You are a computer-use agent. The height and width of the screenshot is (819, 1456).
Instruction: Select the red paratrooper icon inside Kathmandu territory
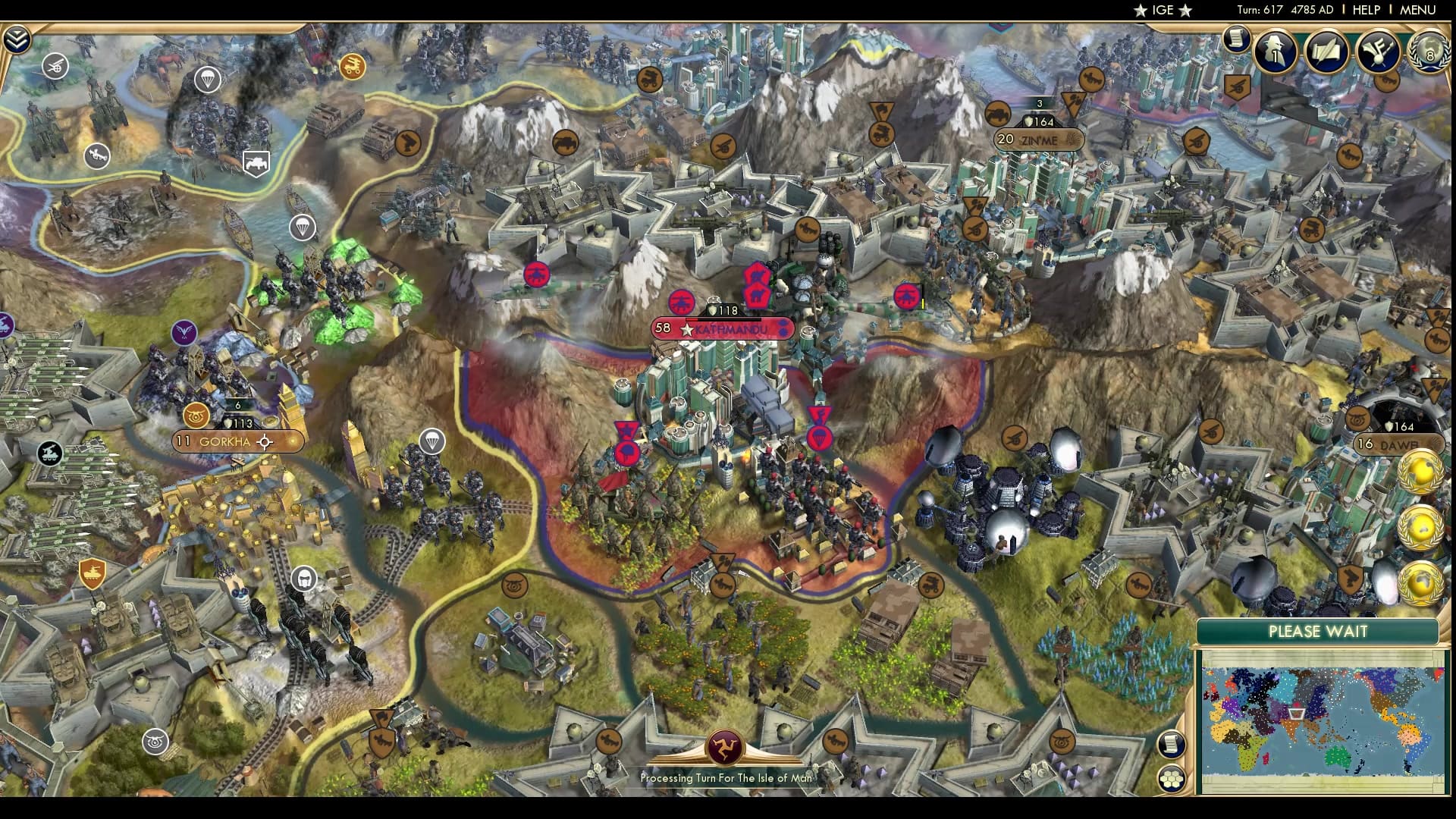[x=821, y=438]
